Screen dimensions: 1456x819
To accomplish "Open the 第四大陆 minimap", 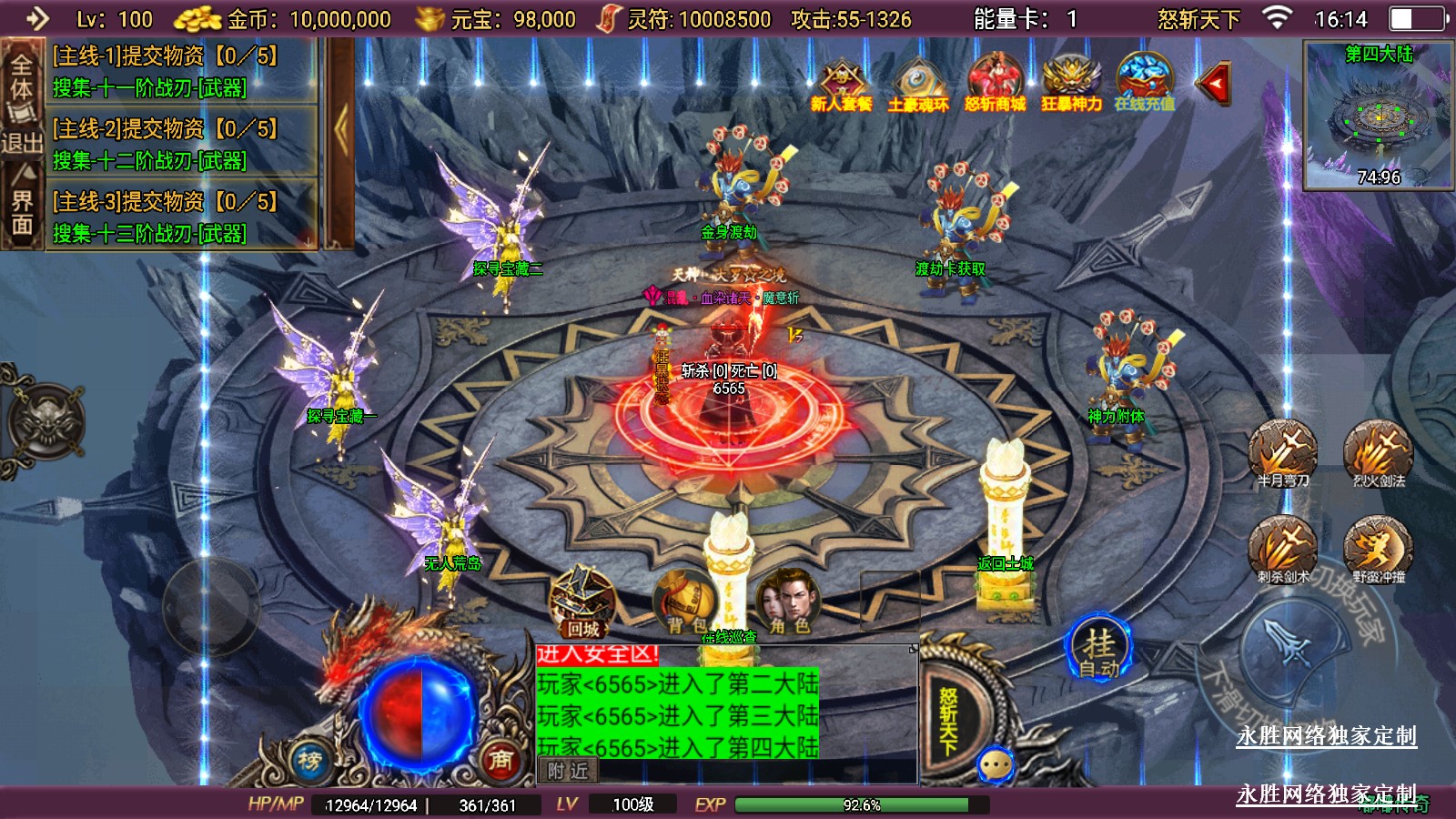I will click(x=1379, y=116).
